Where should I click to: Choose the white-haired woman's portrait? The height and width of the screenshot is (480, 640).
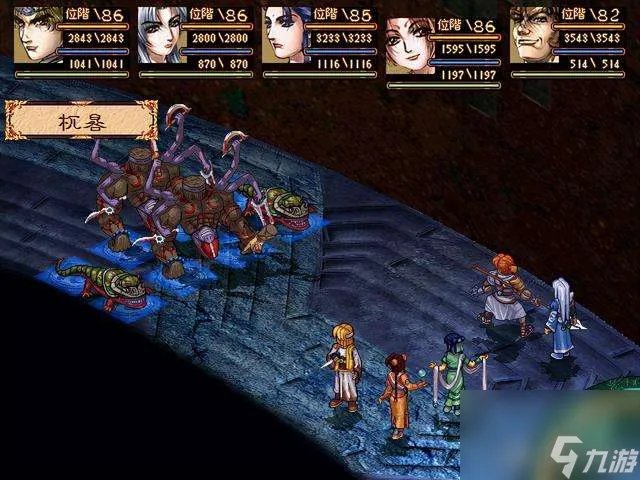coord(162,35)
